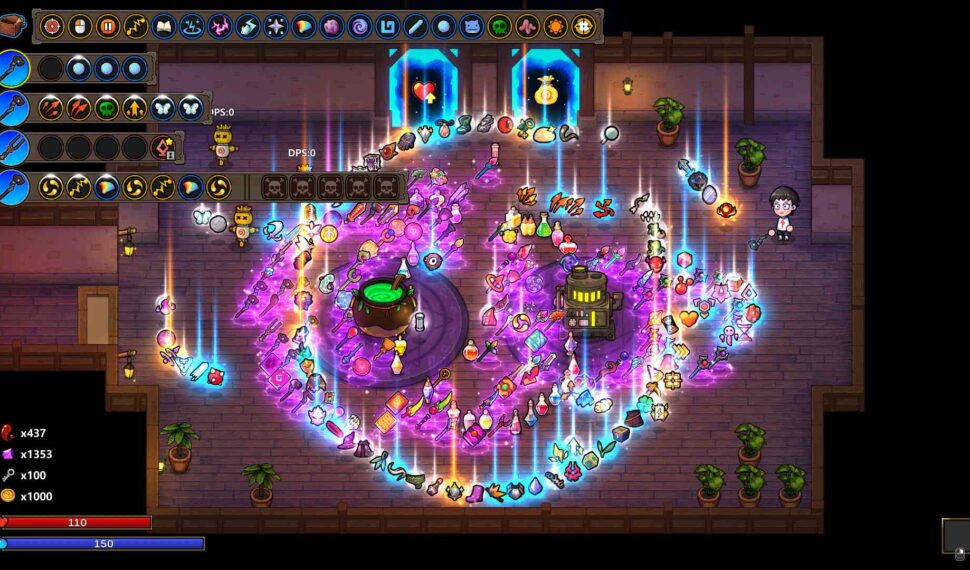The height and width of the screenshot is (570, 970).
Task: Select the red diamond star spell slot
Action: point(163,148)
